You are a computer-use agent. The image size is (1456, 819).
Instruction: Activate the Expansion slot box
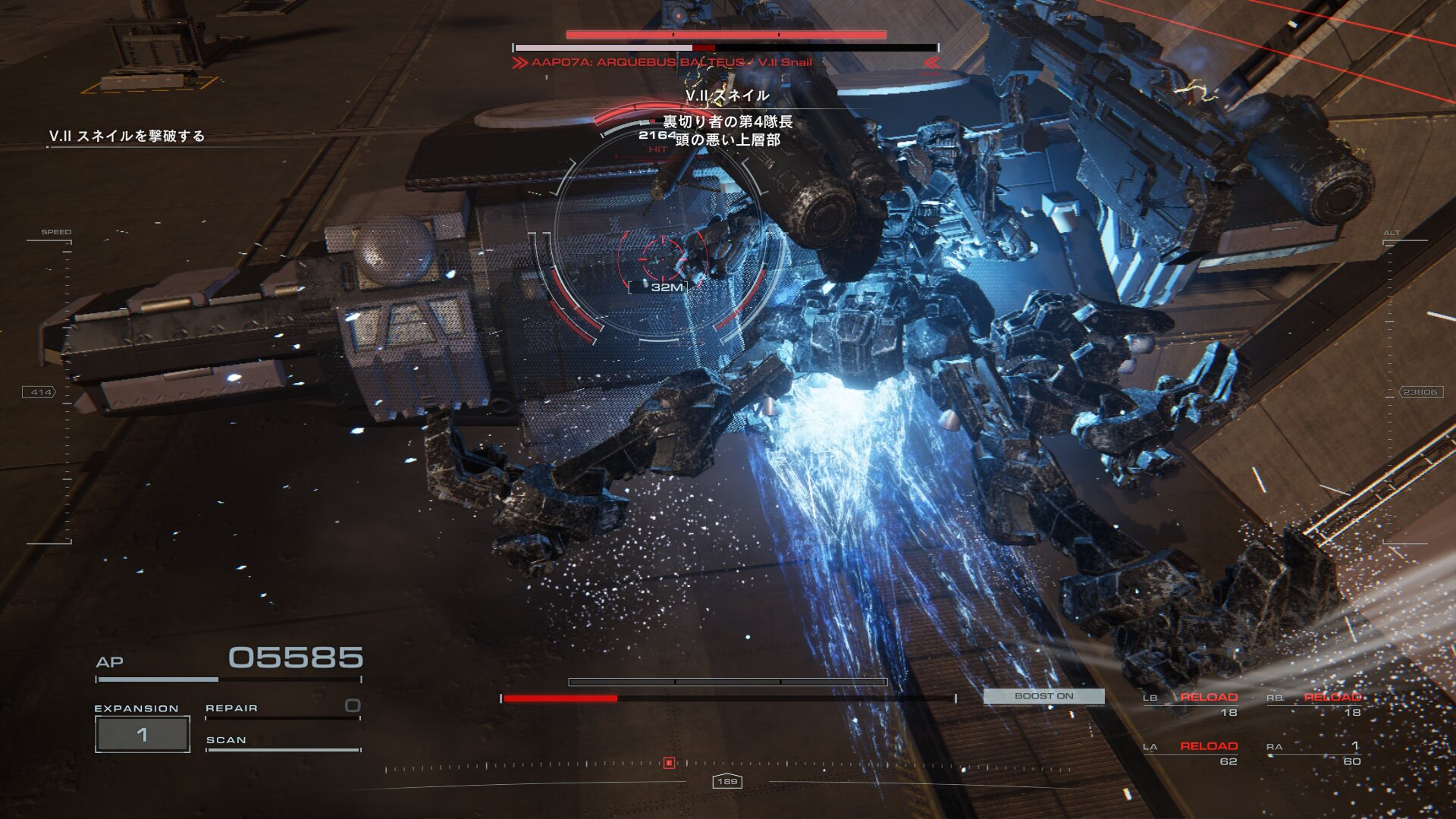tap(142, 734)
